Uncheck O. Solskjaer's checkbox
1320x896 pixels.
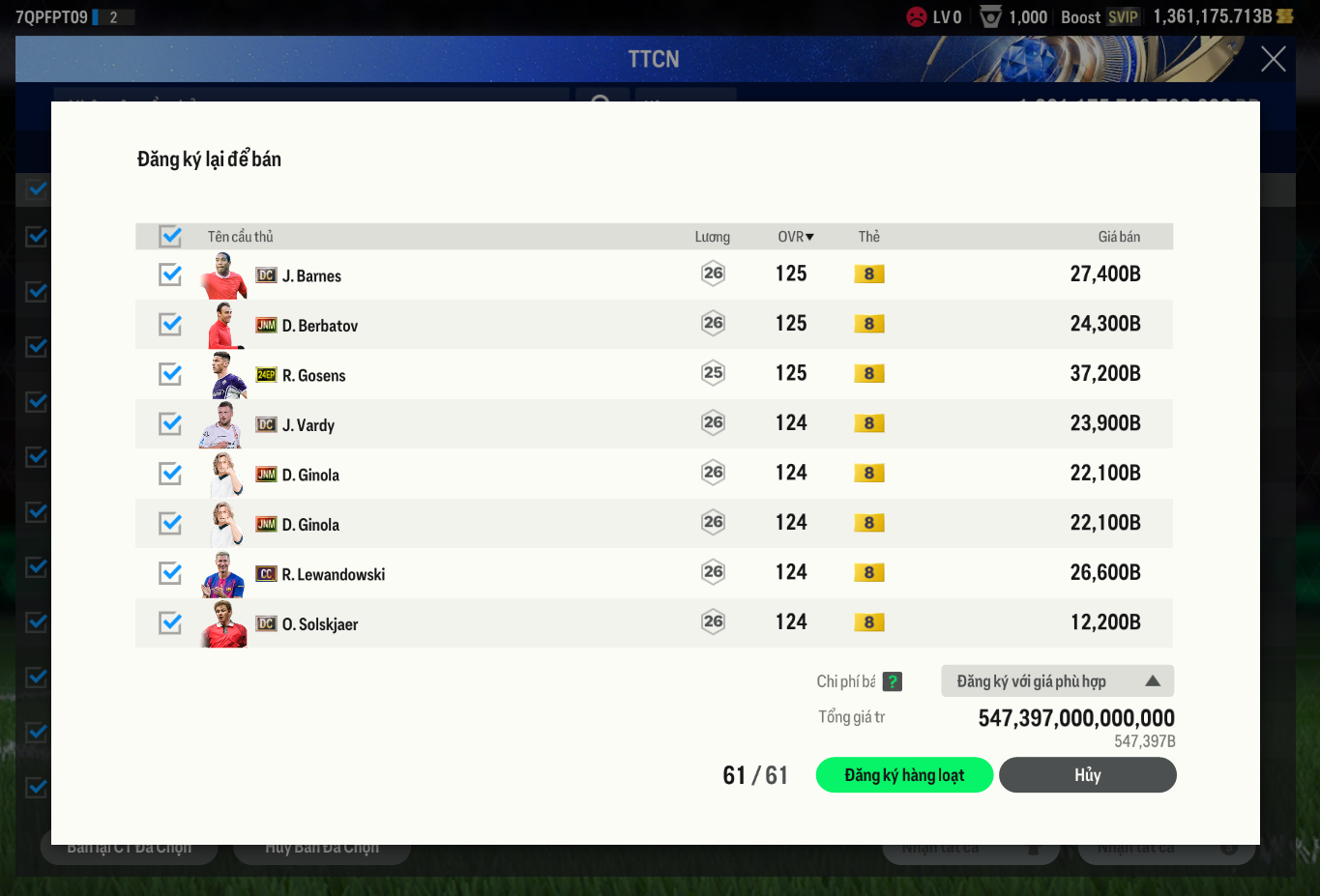pyautogui.click(x=170, y=622)
